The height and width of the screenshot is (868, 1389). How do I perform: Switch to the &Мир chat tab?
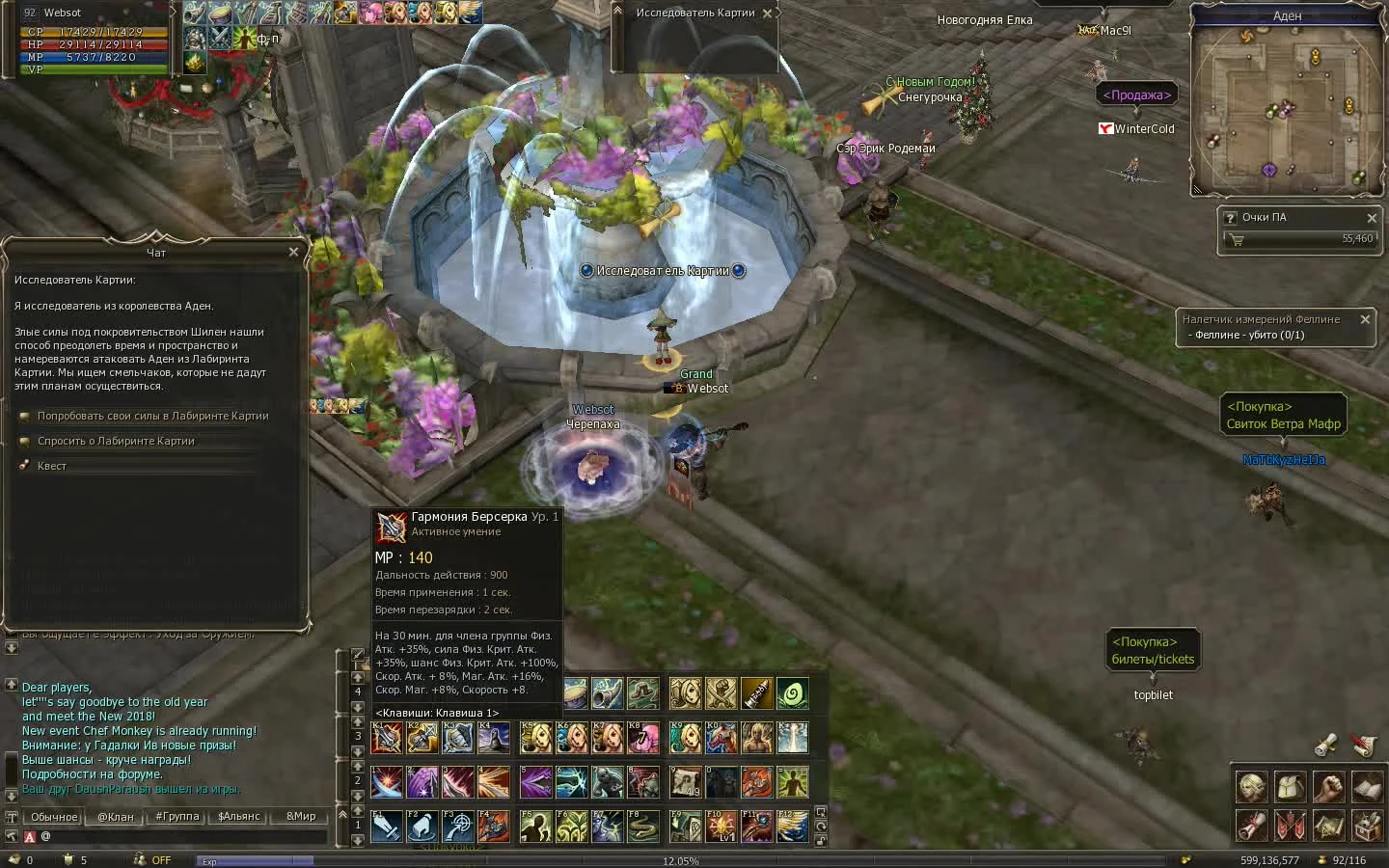coord(299,817)
